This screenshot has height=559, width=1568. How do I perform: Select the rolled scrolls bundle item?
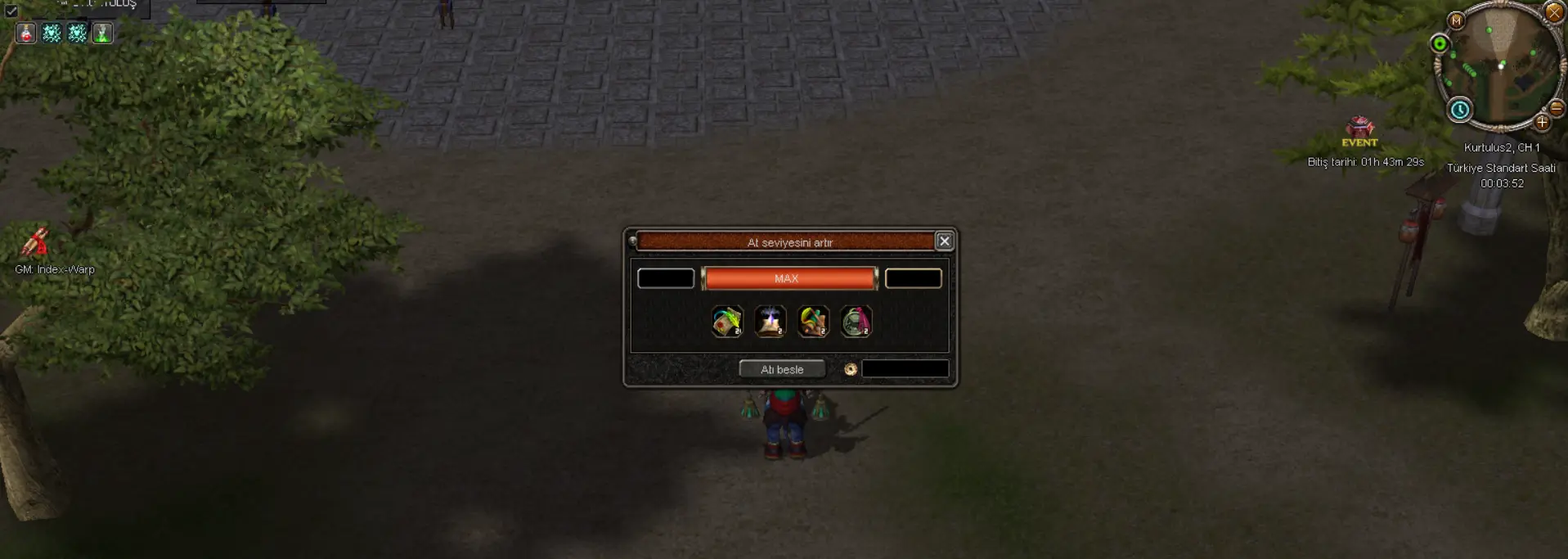coord(813,322)
